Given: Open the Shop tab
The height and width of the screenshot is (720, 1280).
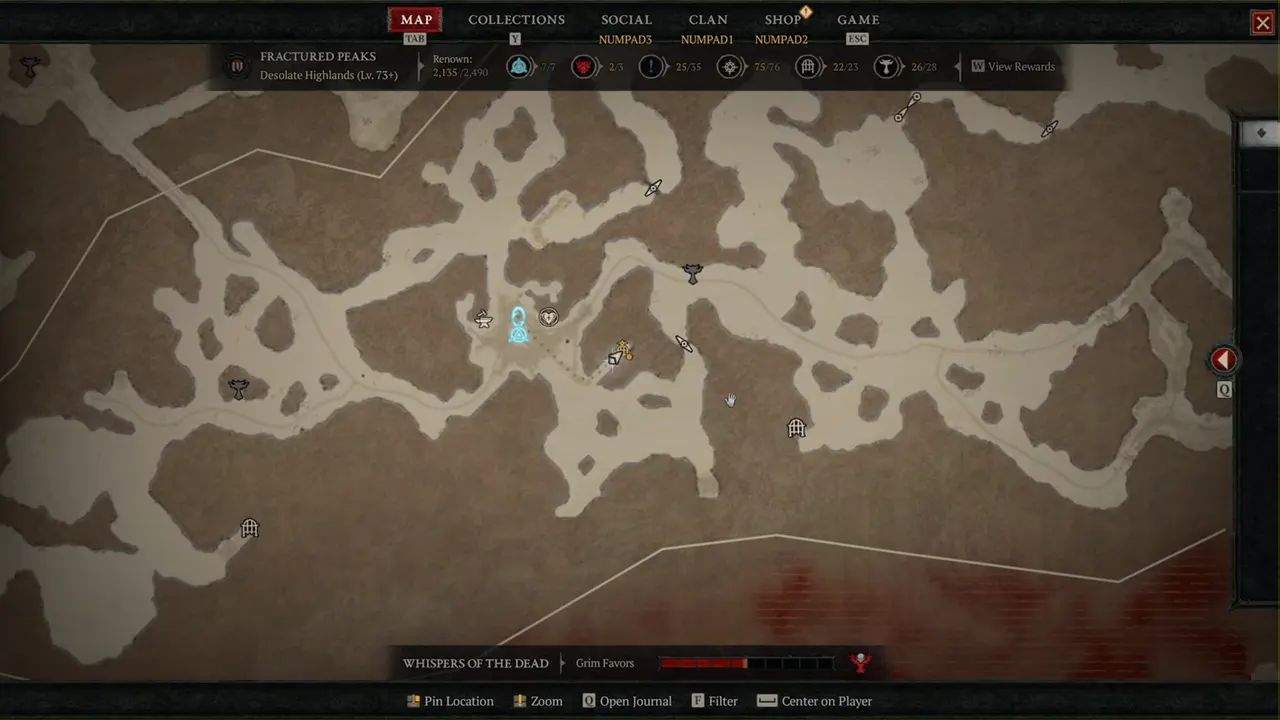Looking at the screenshot, I should coord(783,20).
